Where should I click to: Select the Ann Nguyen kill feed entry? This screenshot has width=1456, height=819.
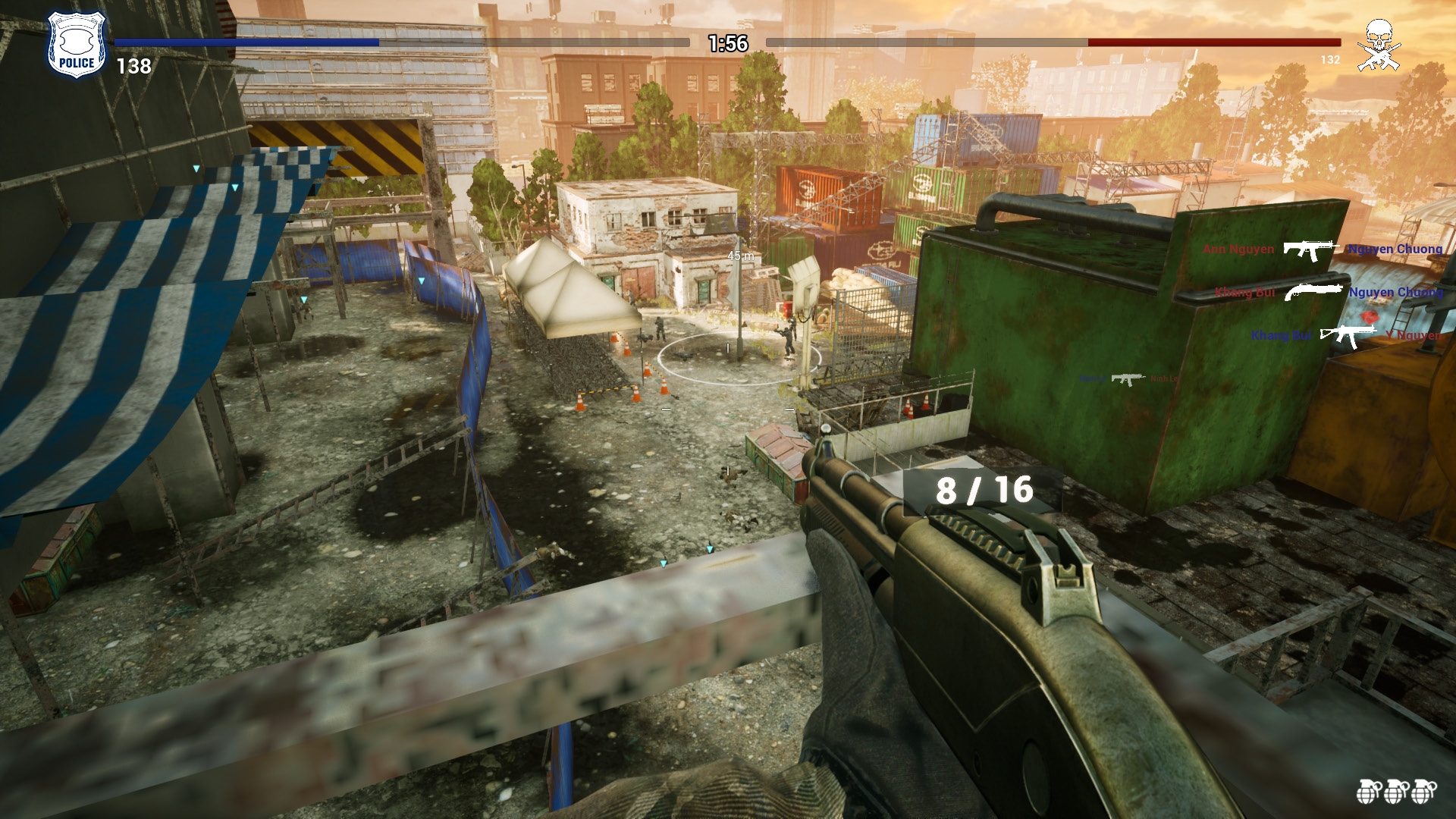1323,249
